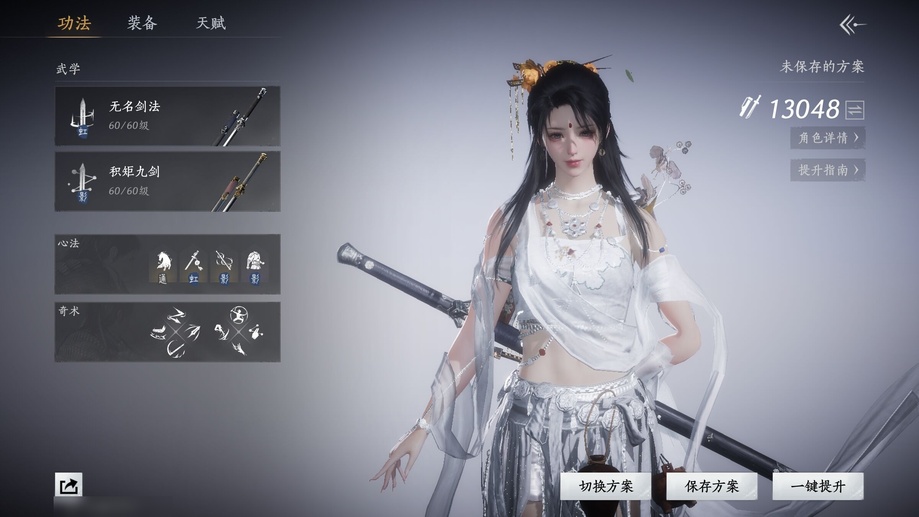The image size is (919, 517).
Task: Switch to the 装备 tab
Action: coord(142,23)
